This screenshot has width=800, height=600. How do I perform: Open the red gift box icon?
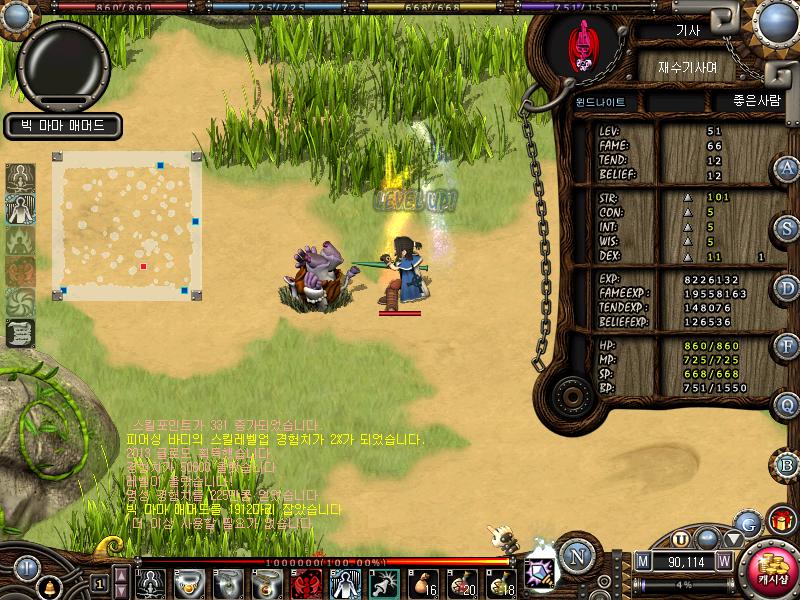click(x=780, y=521)
